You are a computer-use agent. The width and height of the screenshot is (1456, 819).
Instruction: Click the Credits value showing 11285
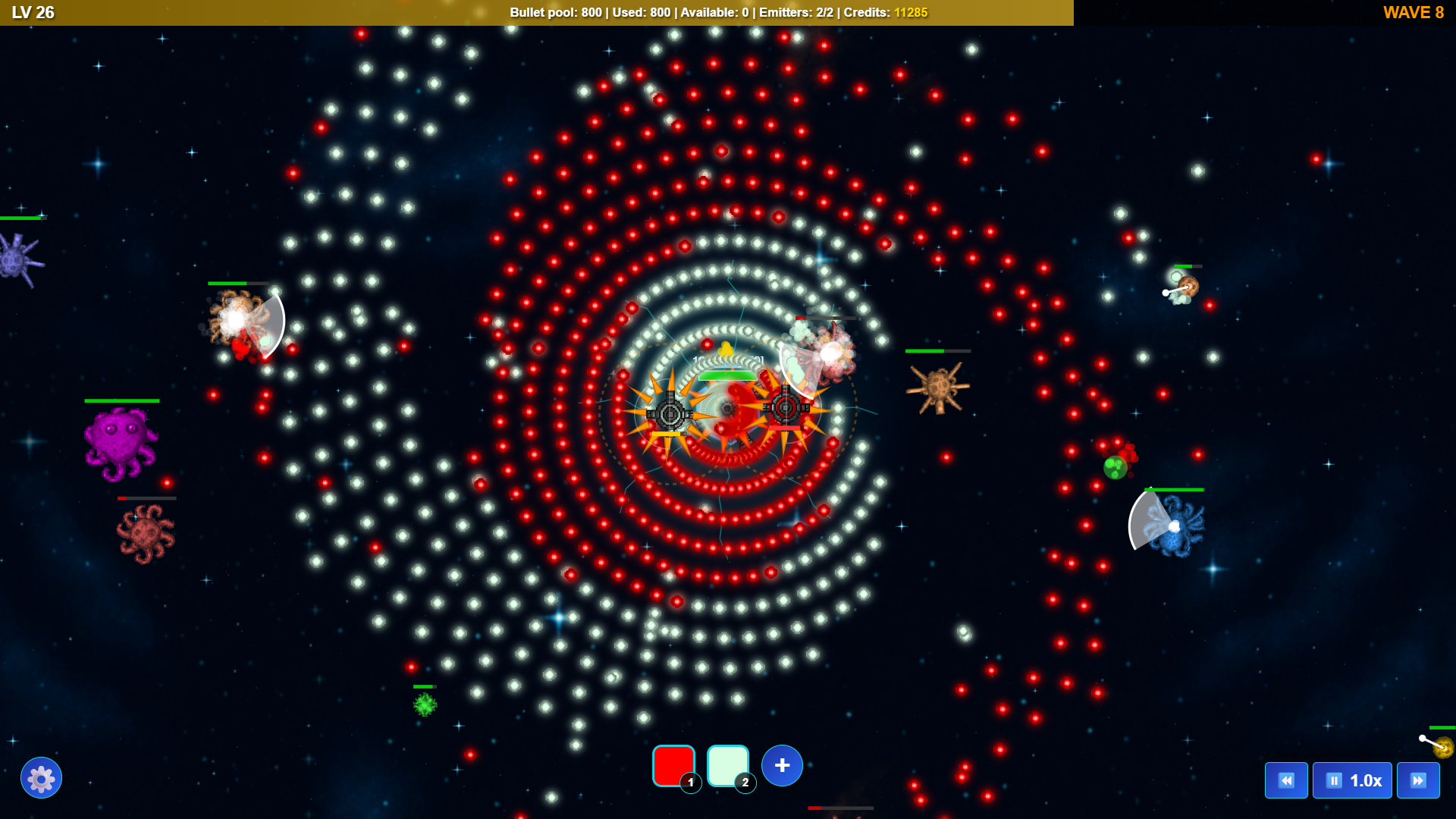coord(909,12)
